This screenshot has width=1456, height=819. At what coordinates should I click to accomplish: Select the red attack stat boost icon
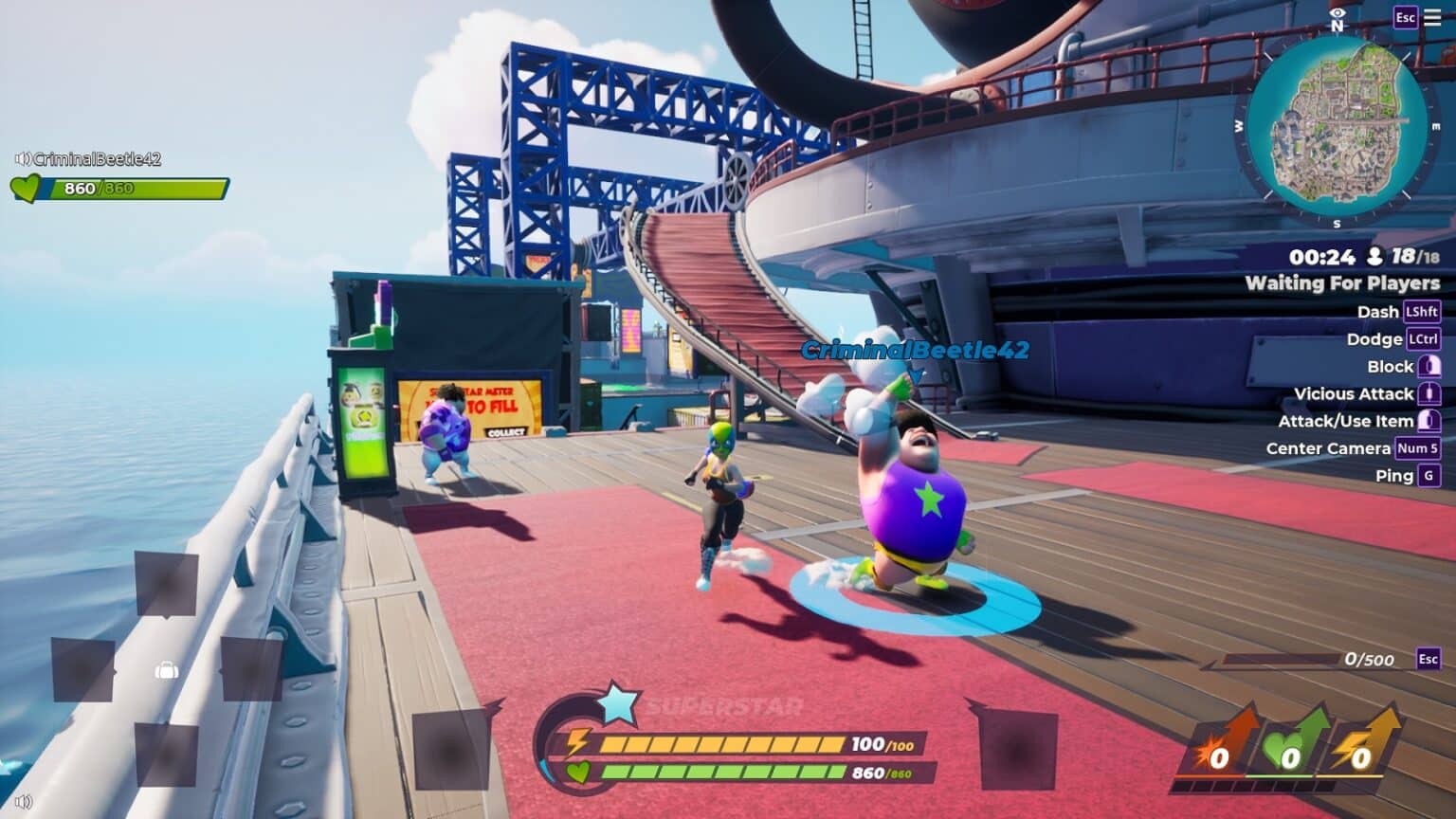point(1224,746)
